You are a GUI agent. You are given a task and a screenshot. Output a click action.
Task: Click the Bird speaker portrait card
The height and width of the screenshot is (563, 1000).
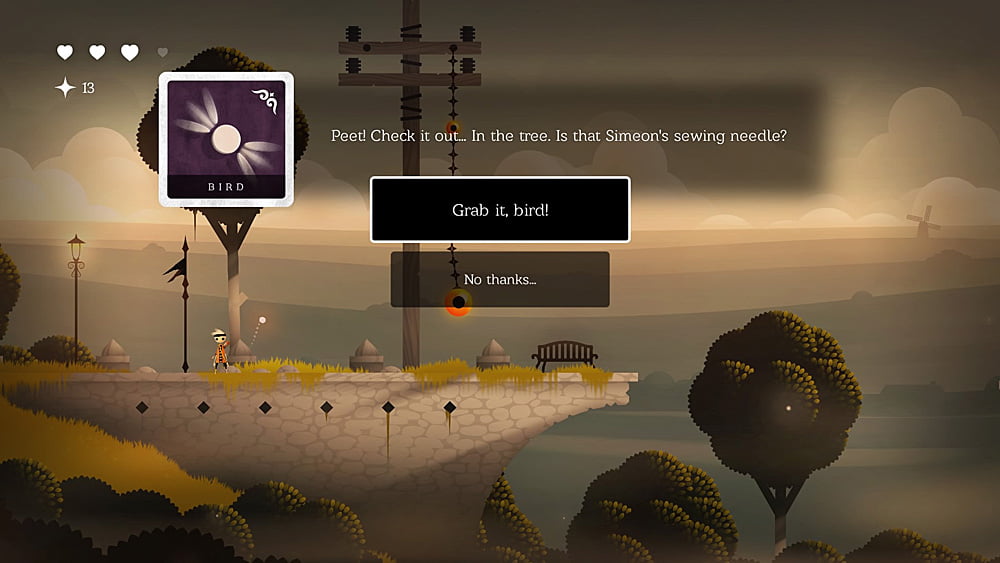[226, 138]
